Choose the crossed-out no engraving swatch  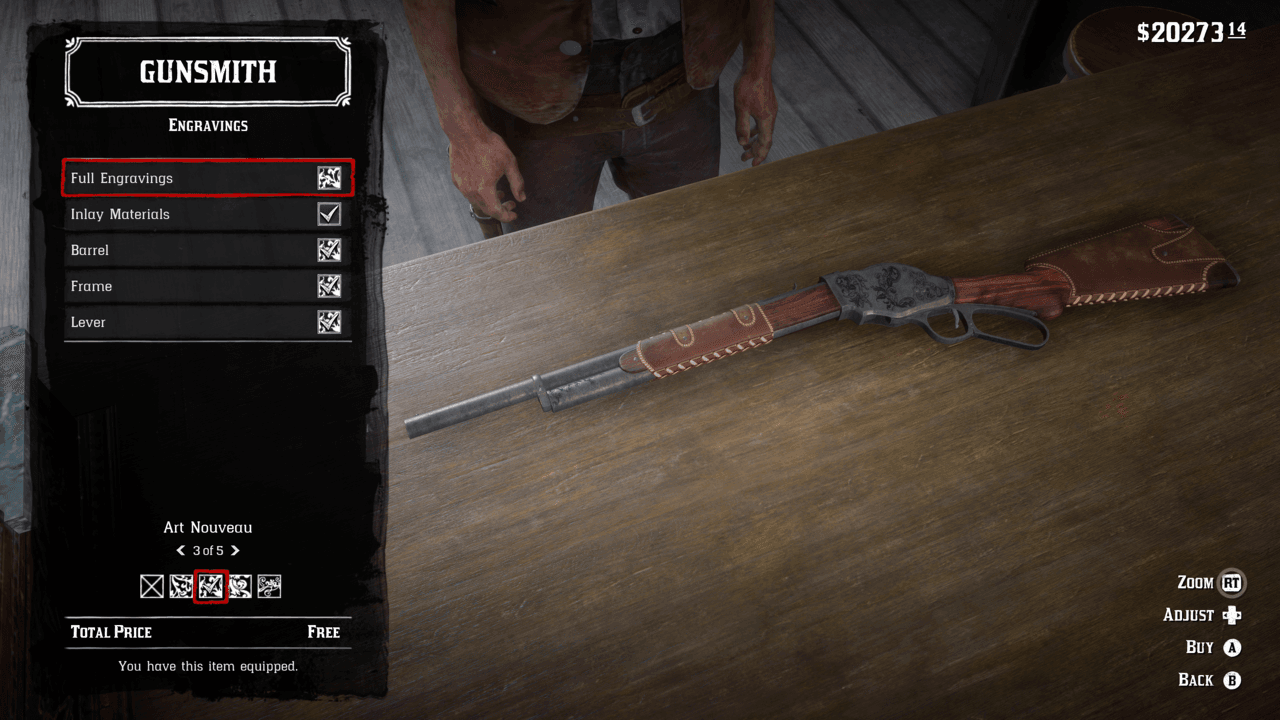pos(152,587)
